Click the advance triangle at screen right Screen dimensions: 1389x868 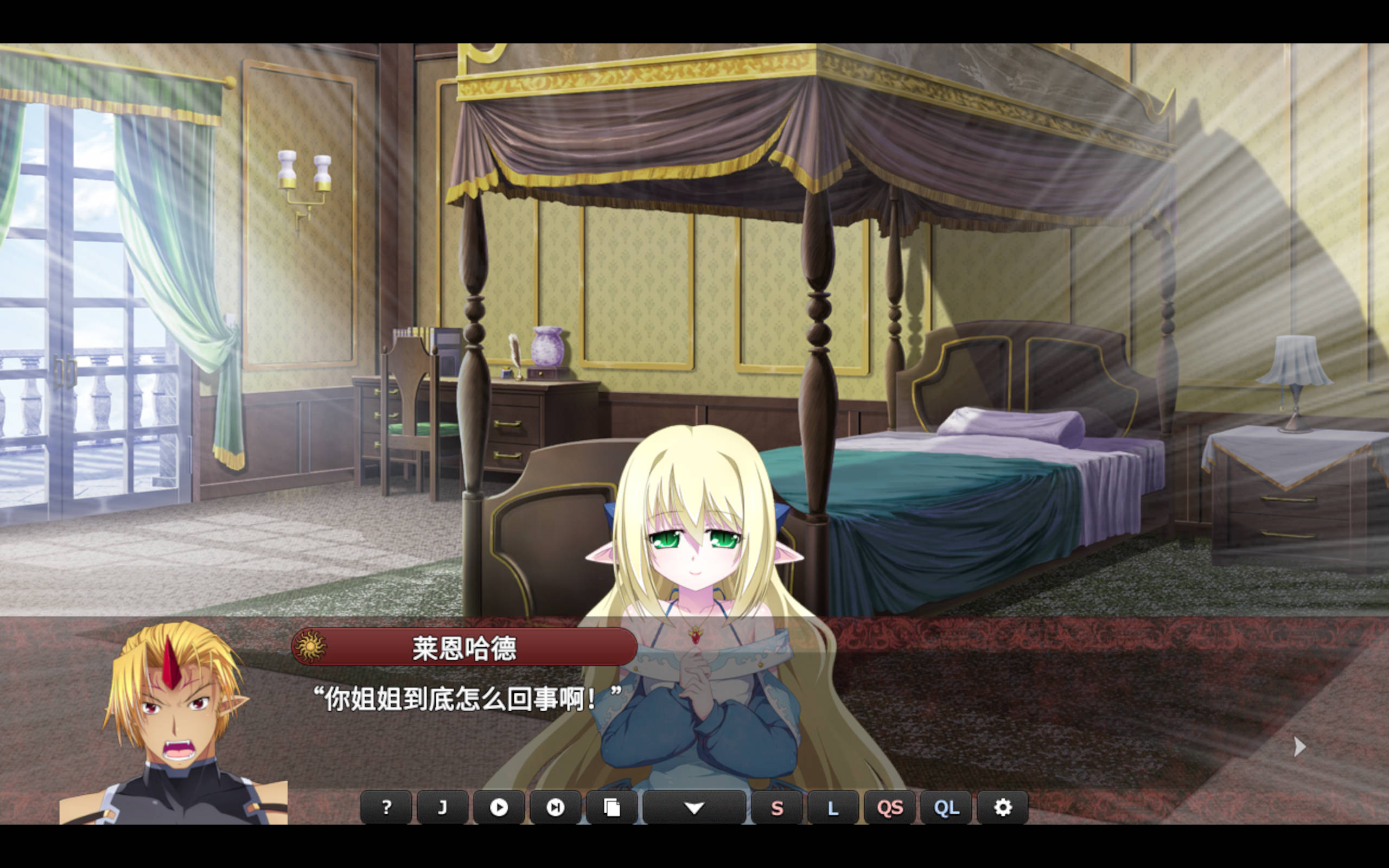(1299, 746)
